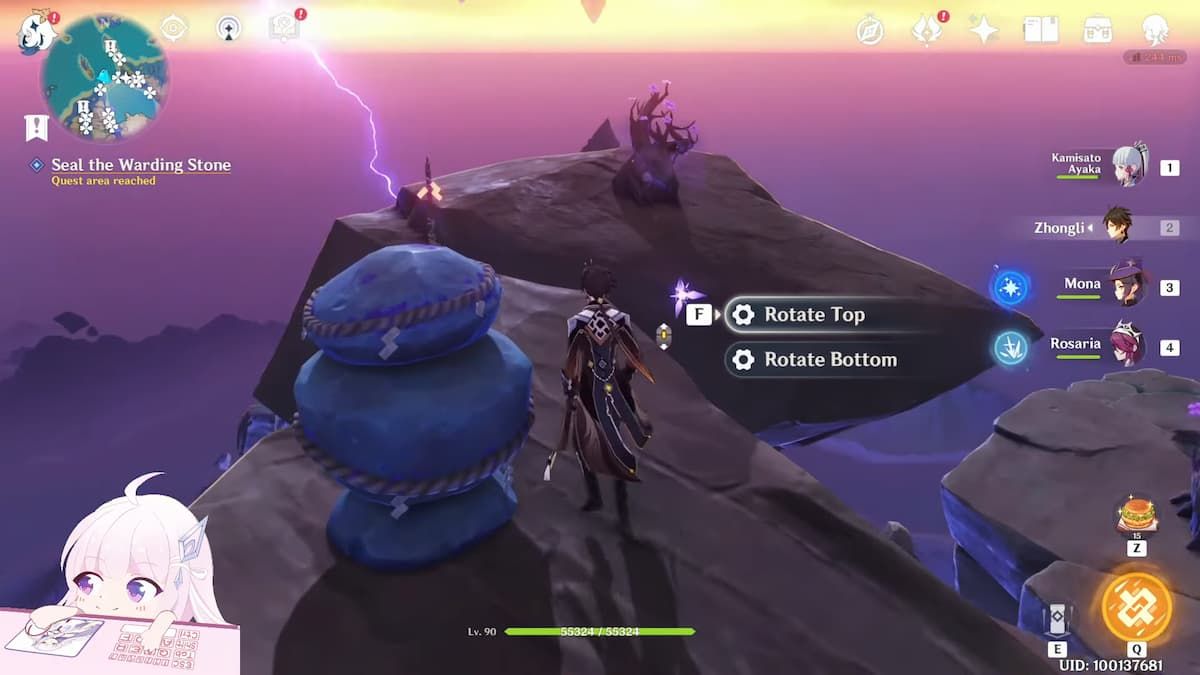The image size is (1200, 675).
Task: Use Zhongli's elemental skill
Action: [x=1057, y=620]
